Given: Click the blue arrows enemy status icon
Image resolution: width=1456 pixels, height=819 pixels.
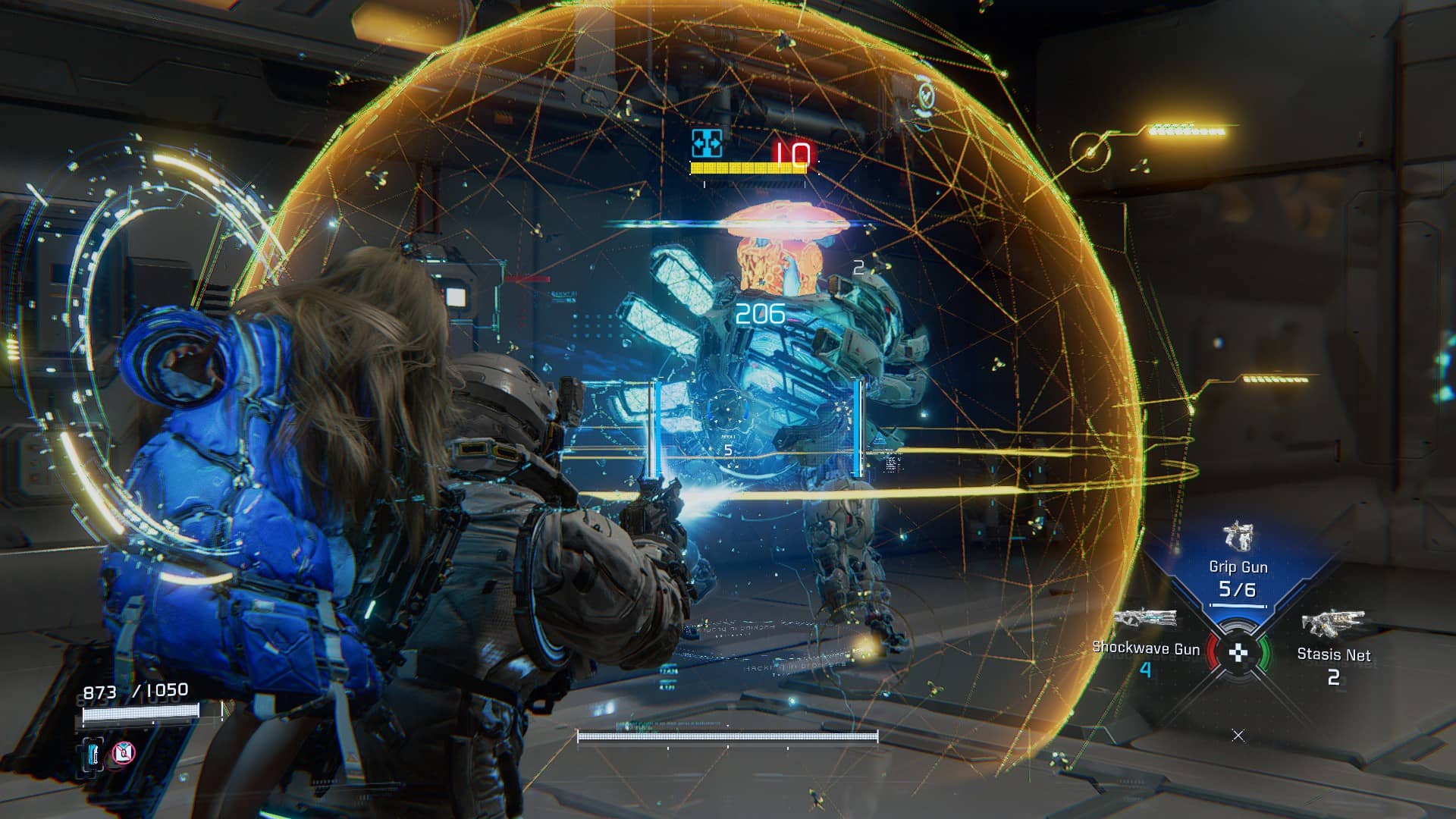Looking at the screenshot, I should (x=706, y=143).
